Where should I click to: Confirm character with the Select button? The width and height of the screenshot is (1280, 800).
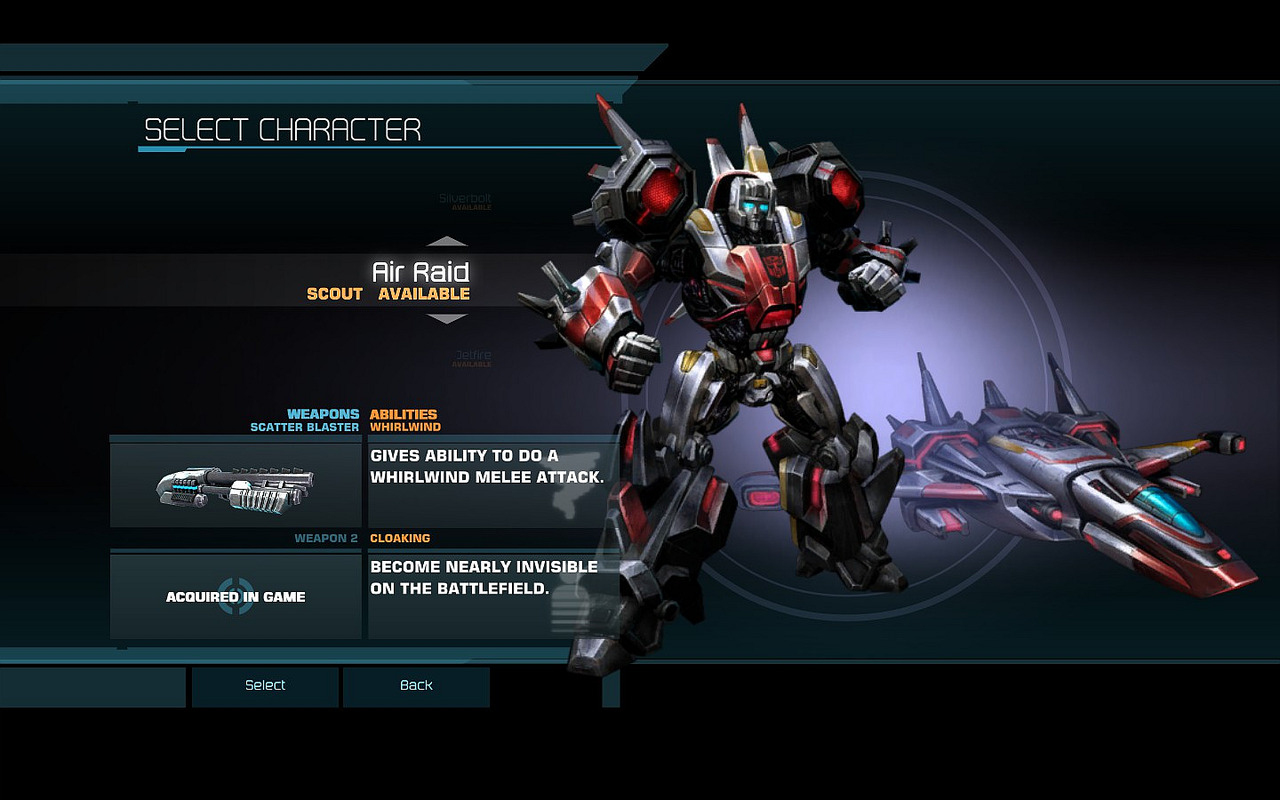pos(265,686)
